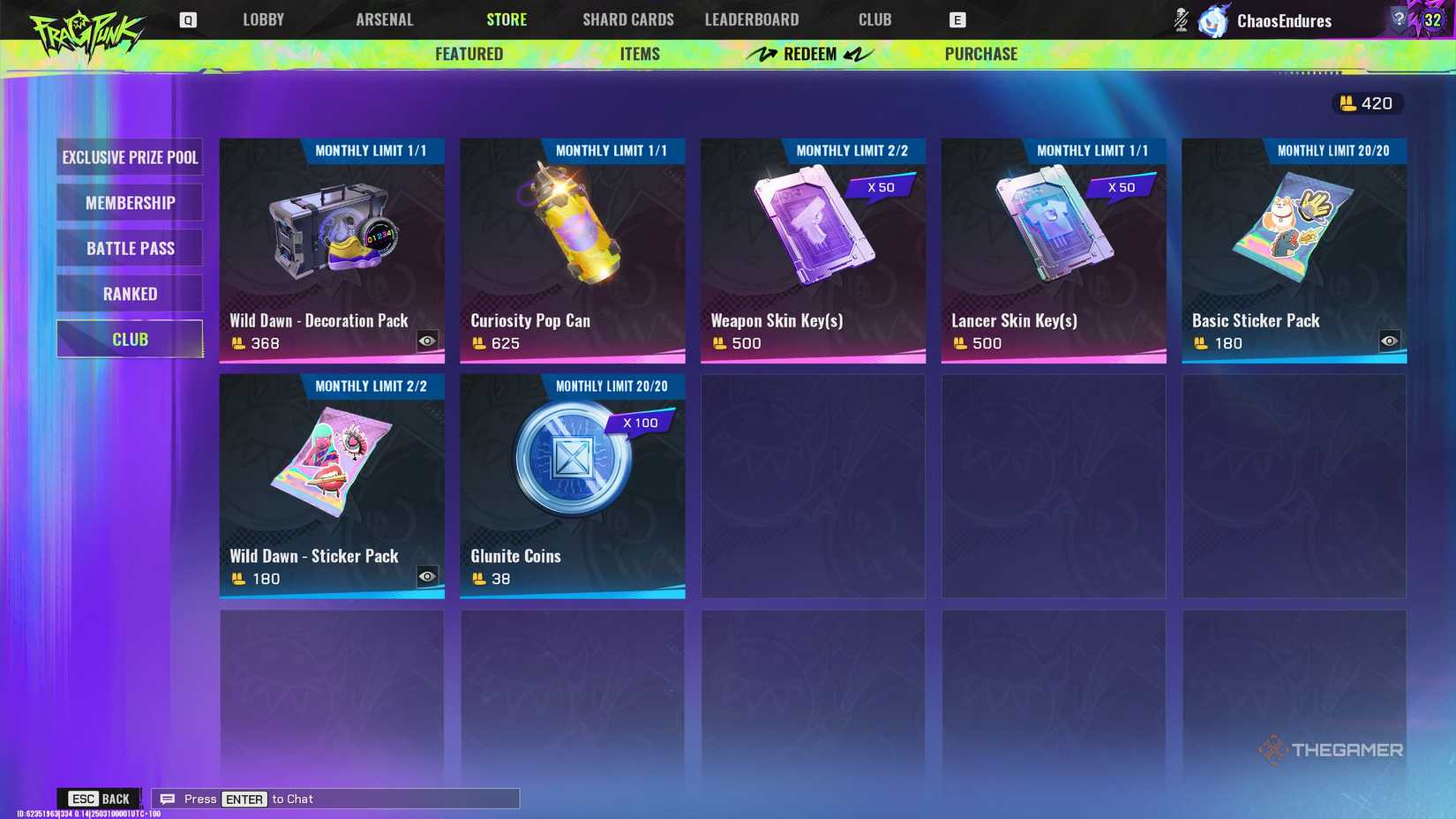Image resolution: width=1456 pixels, height=819 pixels.
Task: Click the question mark badge icon
Action: 1400,16
